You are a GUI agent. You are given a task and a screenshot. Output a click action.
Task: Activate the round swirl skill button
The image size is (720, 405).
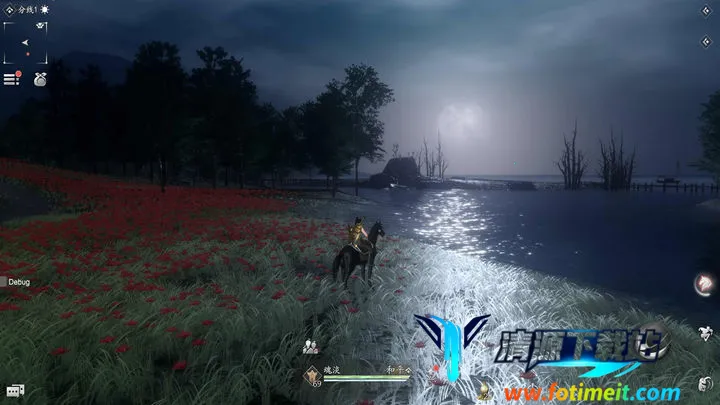(x=703, y=285)
